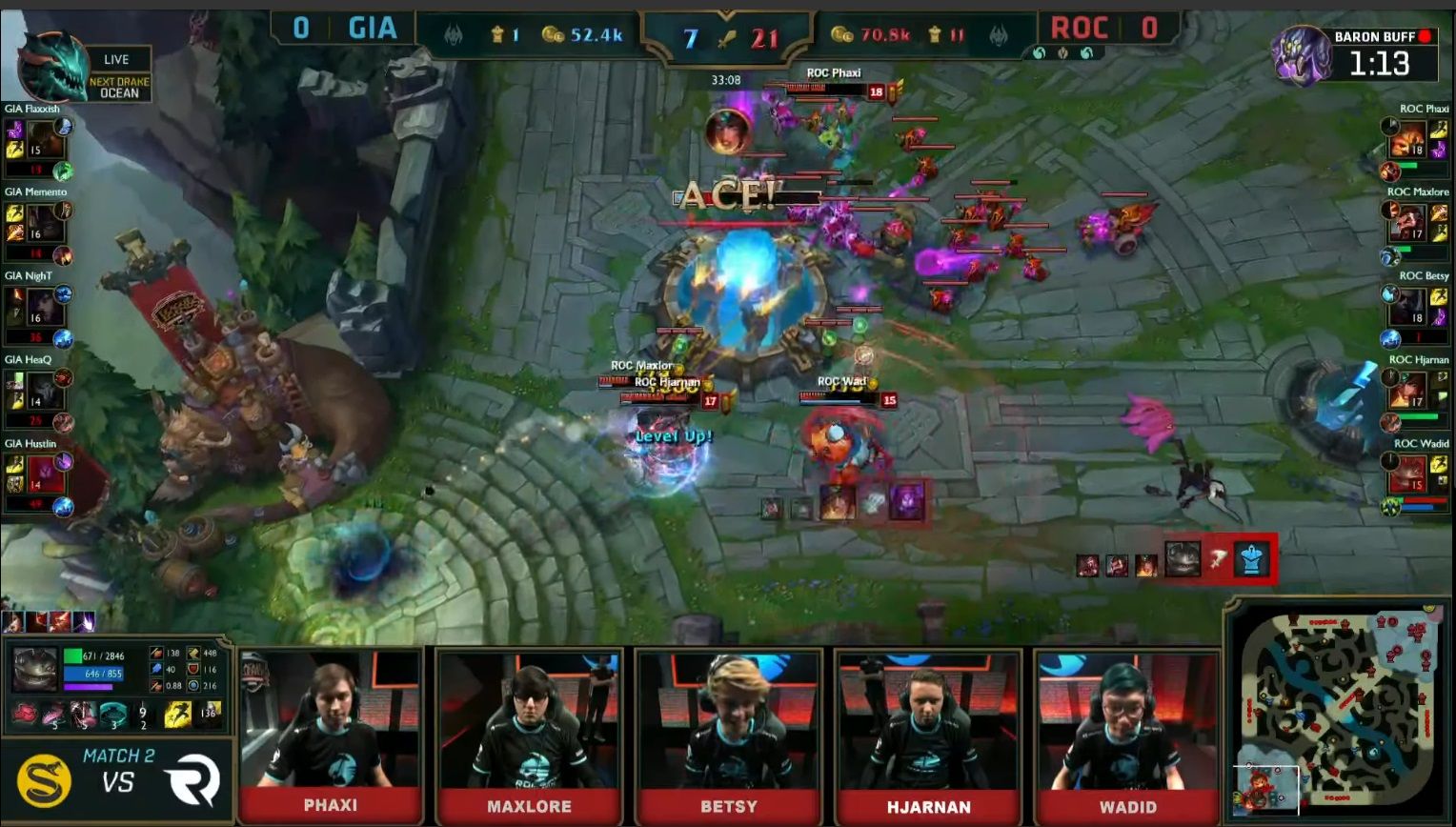Select ROC Hjarnan's champion portrait

(1408, 391)
